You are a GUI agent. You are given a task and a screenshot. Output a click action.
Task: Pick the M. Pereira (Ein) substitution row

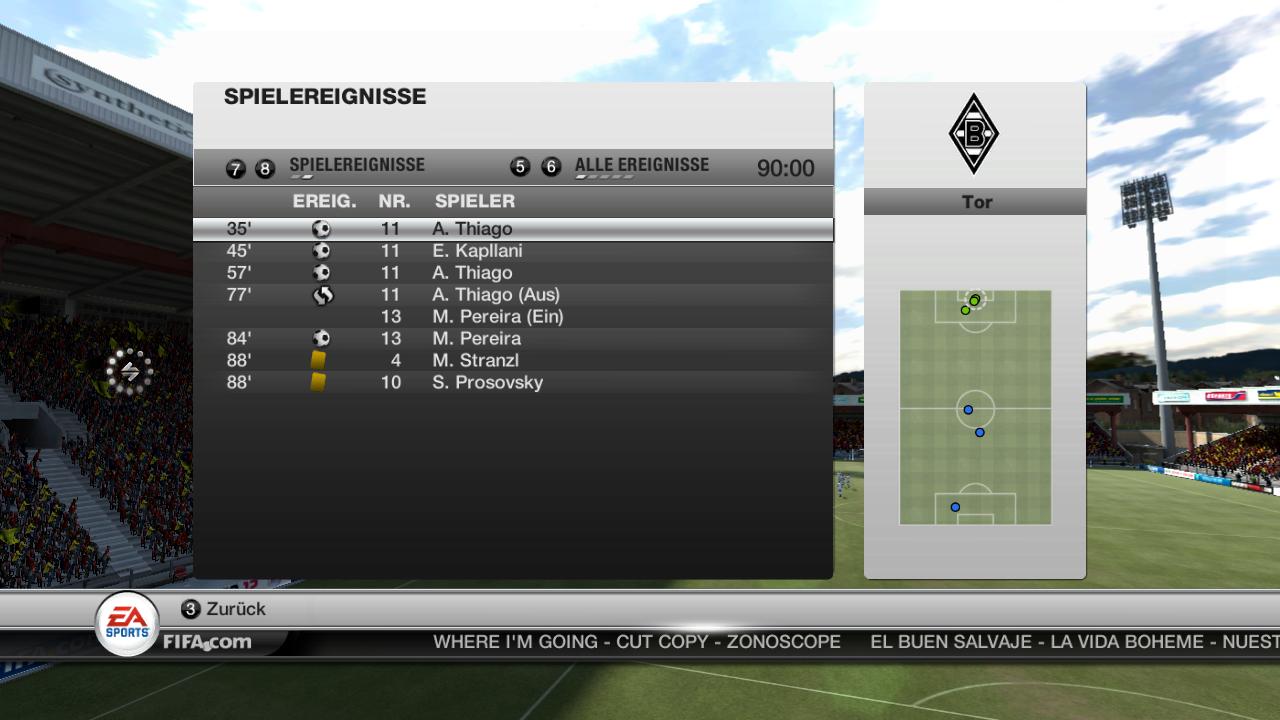(512, 317)
